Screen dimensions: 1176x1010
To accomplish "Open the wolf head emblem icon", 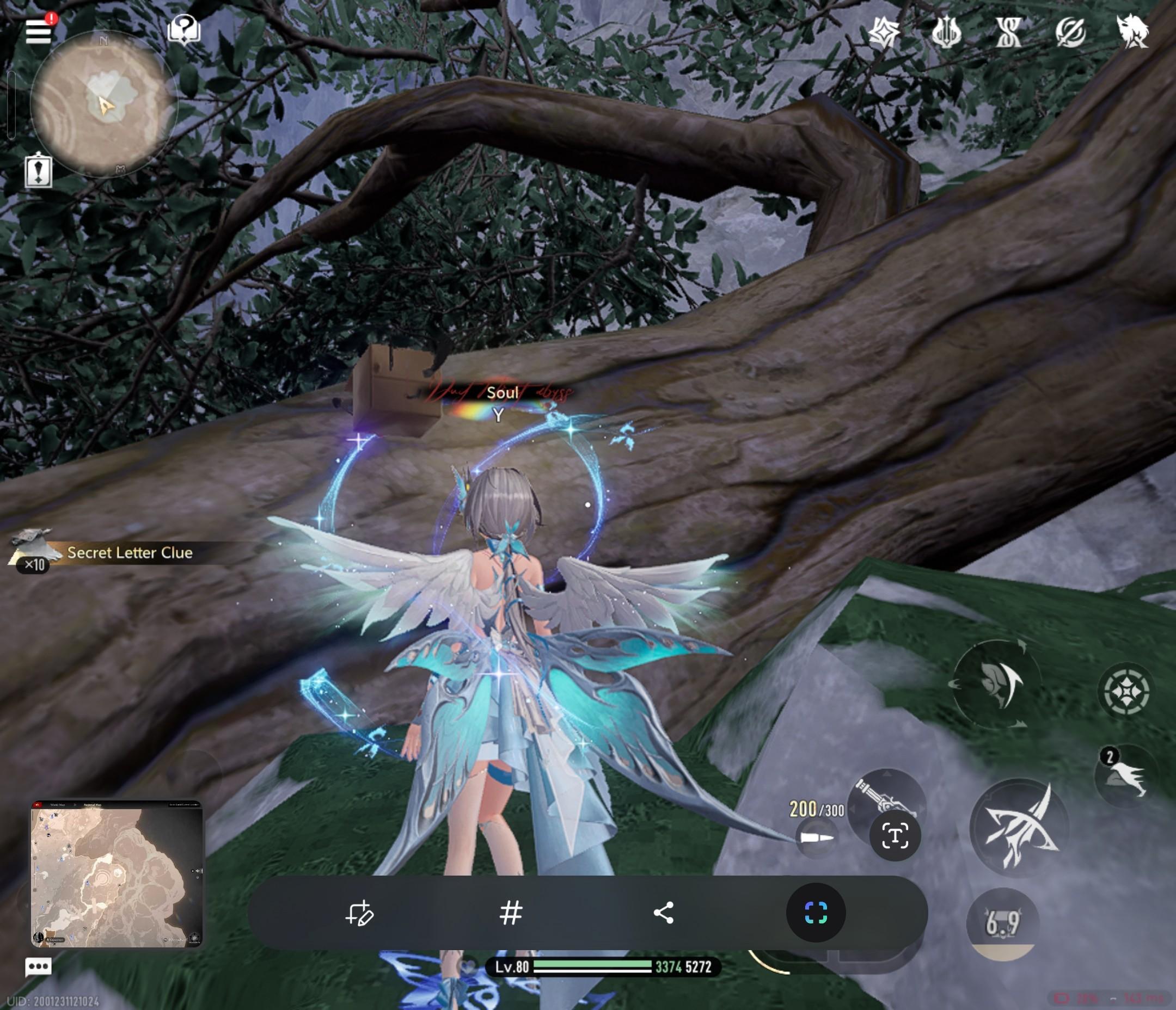I will coord(1132,31).
